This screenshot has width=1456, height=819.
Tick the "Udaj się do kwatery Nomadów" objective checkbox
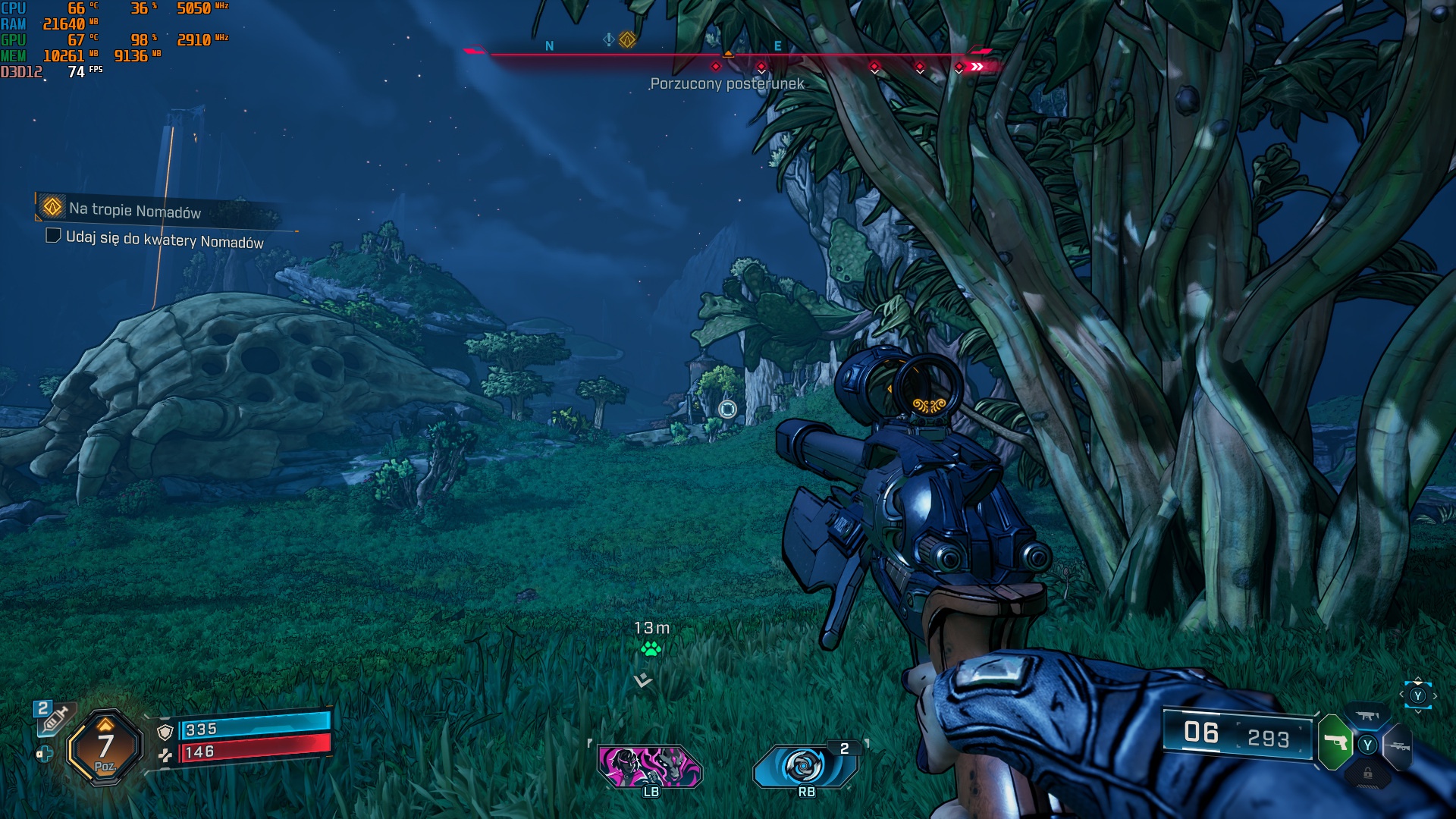point(53,236)
